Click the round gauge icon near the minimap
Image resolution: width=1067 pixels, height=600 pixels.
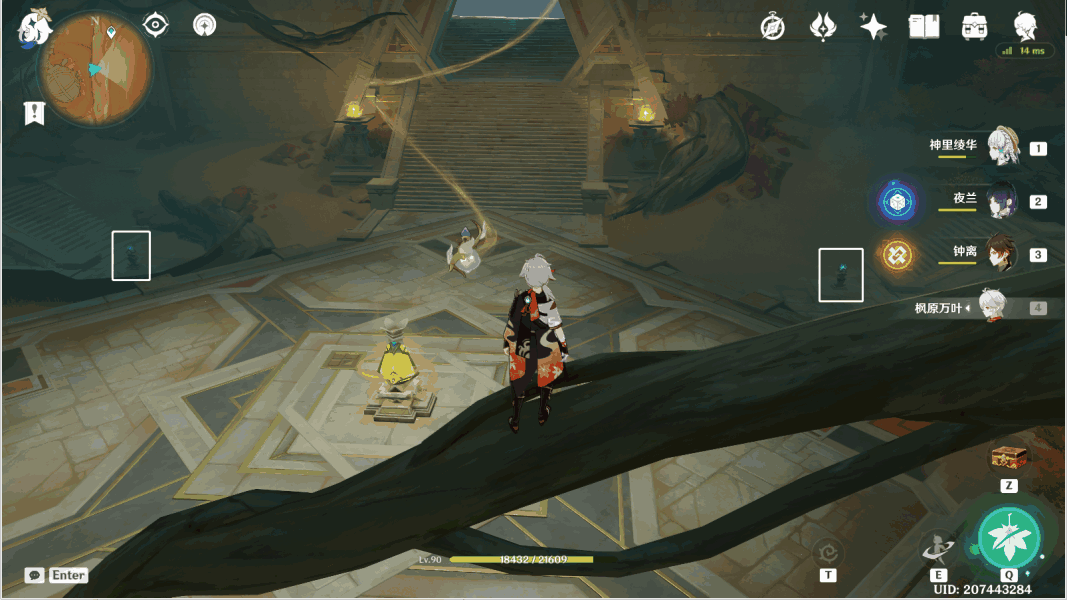pyautogui.click(x=204, y=25)
